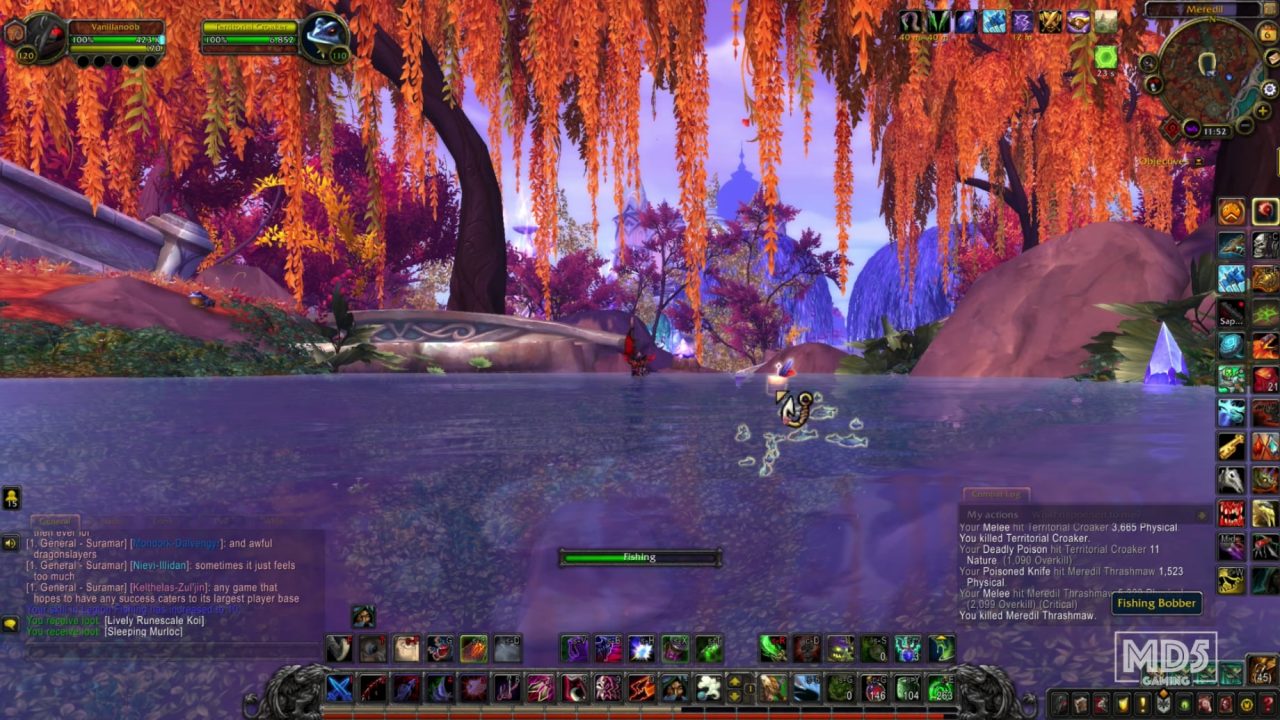Switch to the Combat Log tab
Screen dimensions: 1280x720
[x=997, y=493]
